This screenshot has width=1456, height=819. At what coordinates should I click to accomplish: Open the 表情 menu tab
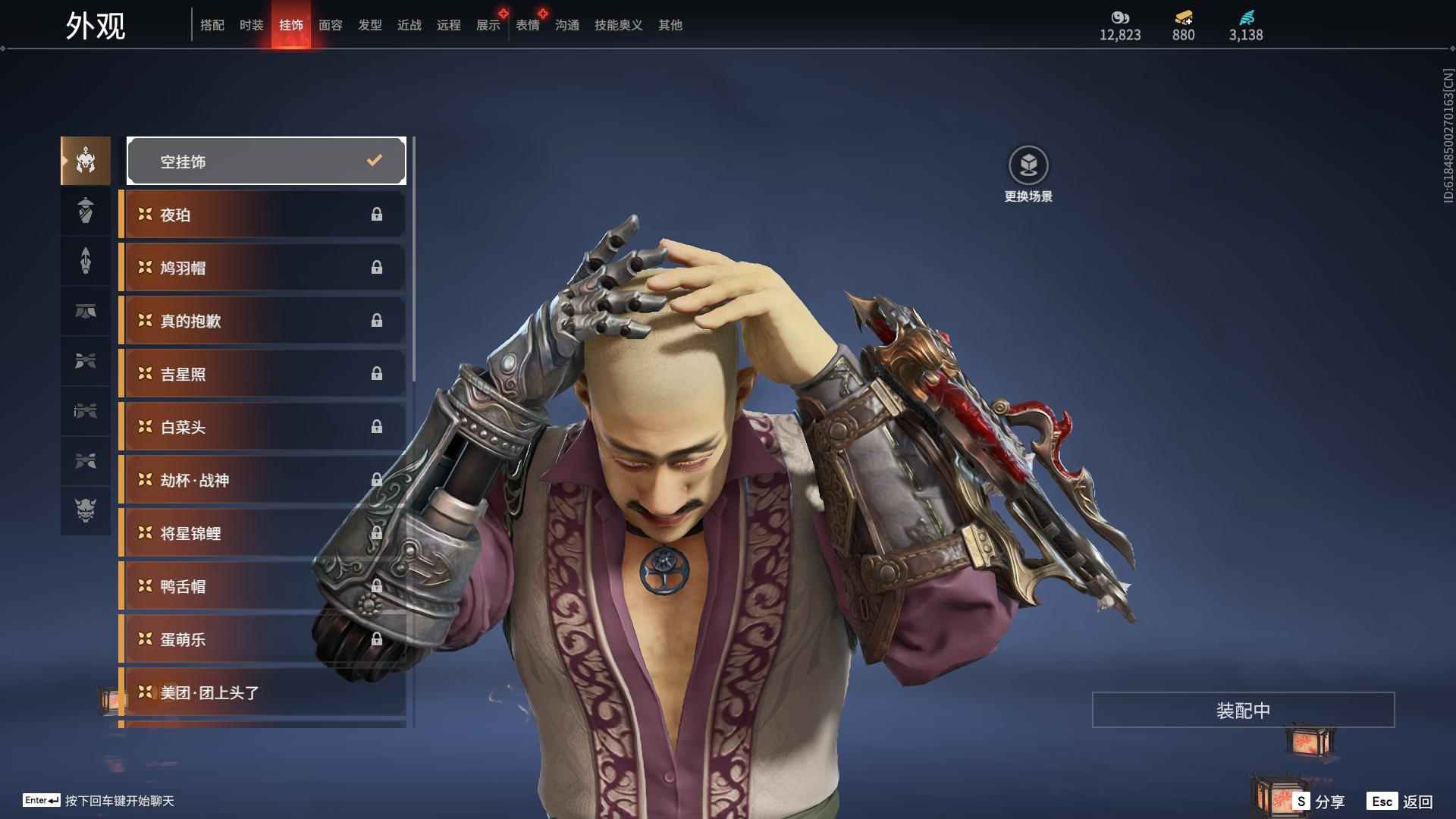528,25
